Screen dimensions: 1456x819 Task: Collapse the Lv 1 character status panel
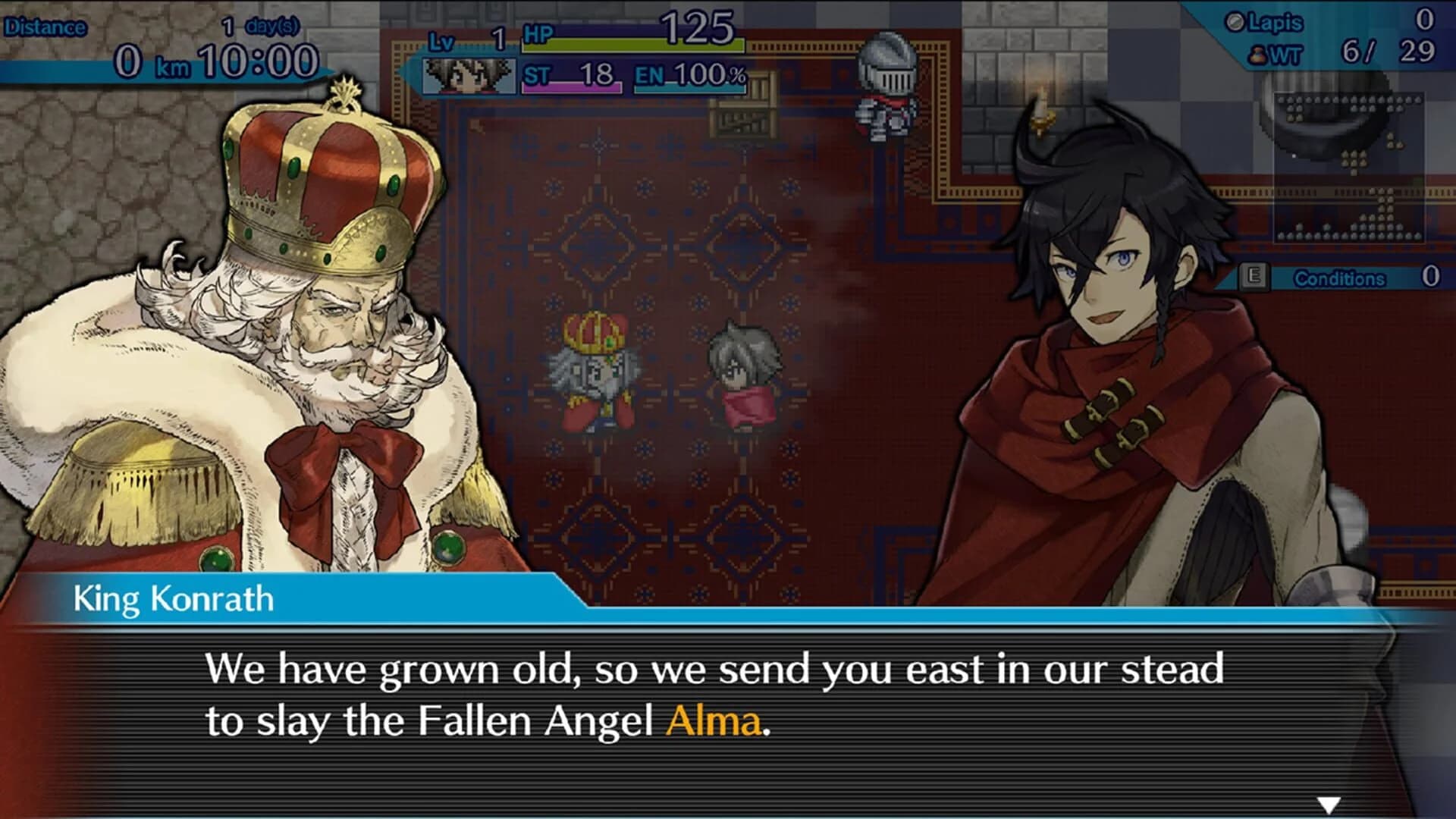tap(576, 61)
